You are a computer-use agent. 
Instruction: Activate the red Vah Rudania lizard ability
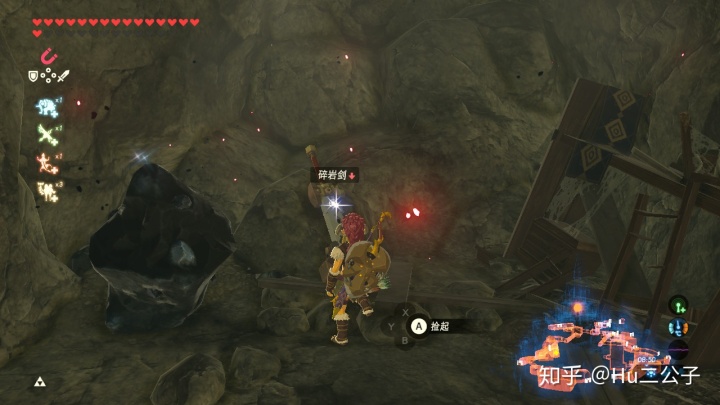[x=46, y=161]
